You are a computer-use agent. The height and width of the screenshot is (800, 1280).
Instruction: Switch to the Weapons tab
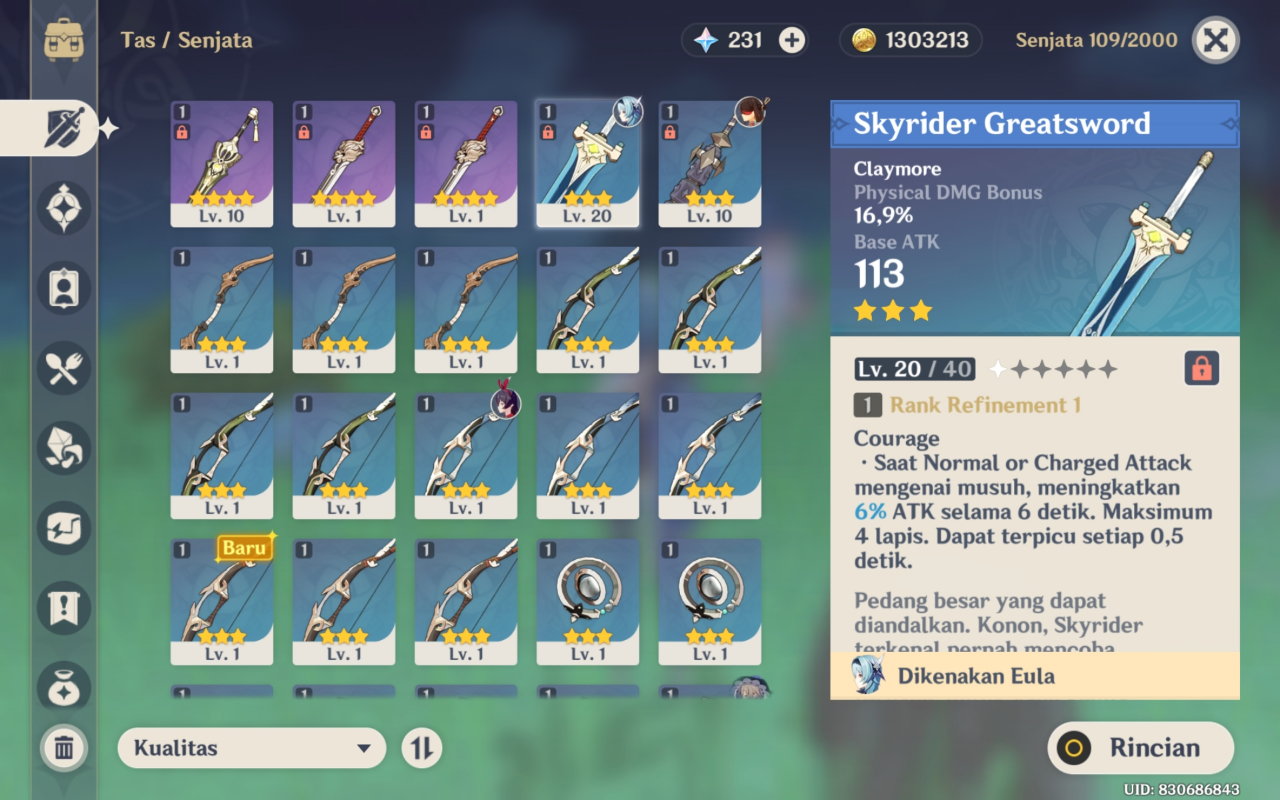tap(64, 129)
